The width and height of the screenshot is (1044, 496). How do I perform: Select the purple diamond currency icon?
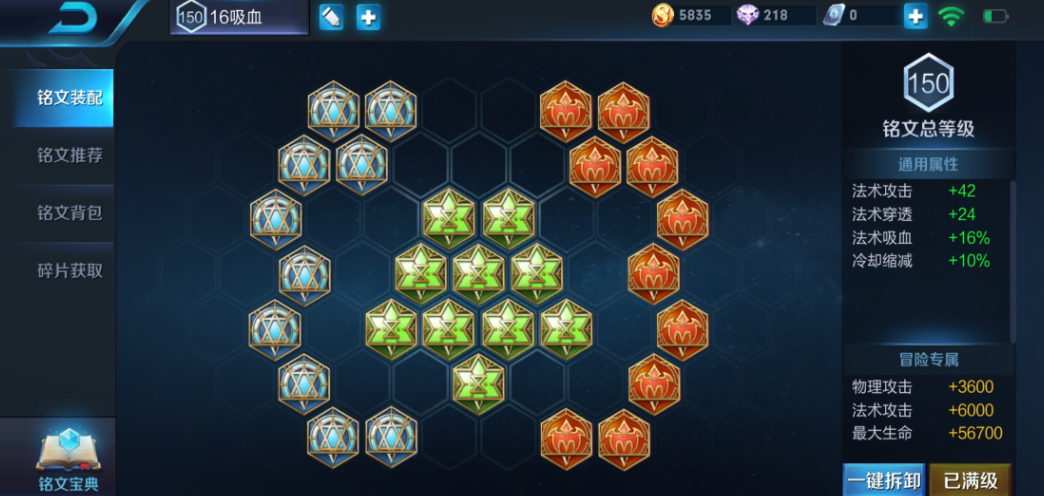coord(747,16)
